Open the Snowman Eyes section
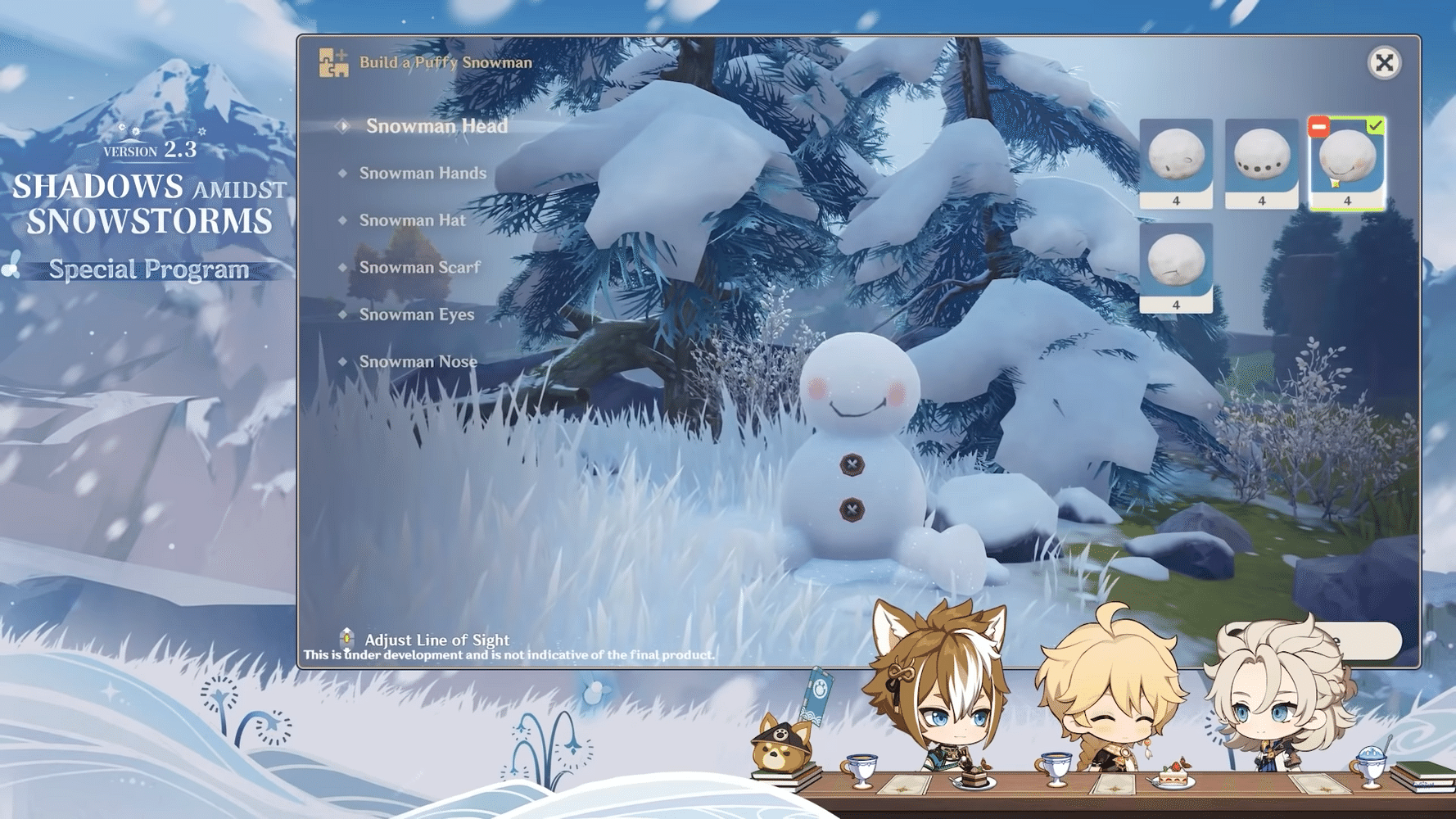 pos(416,314)
